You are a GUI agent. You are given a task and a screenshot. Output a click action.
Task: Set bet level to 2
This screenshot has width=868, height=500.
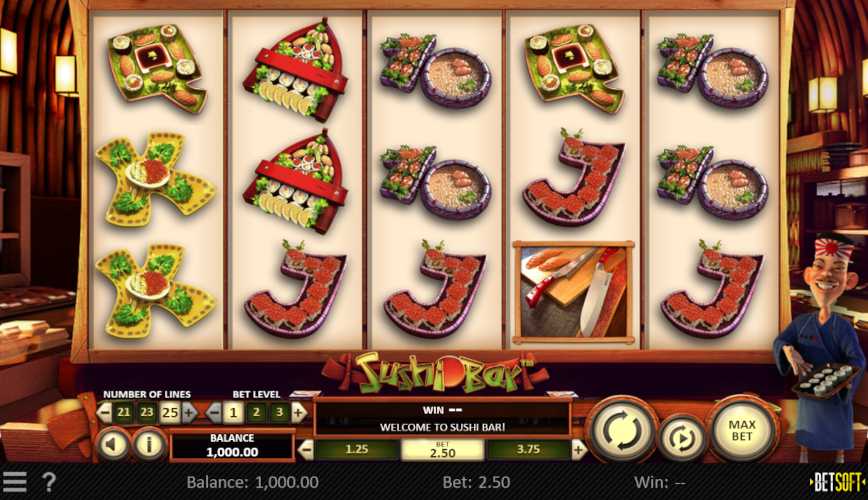(257, 411)
